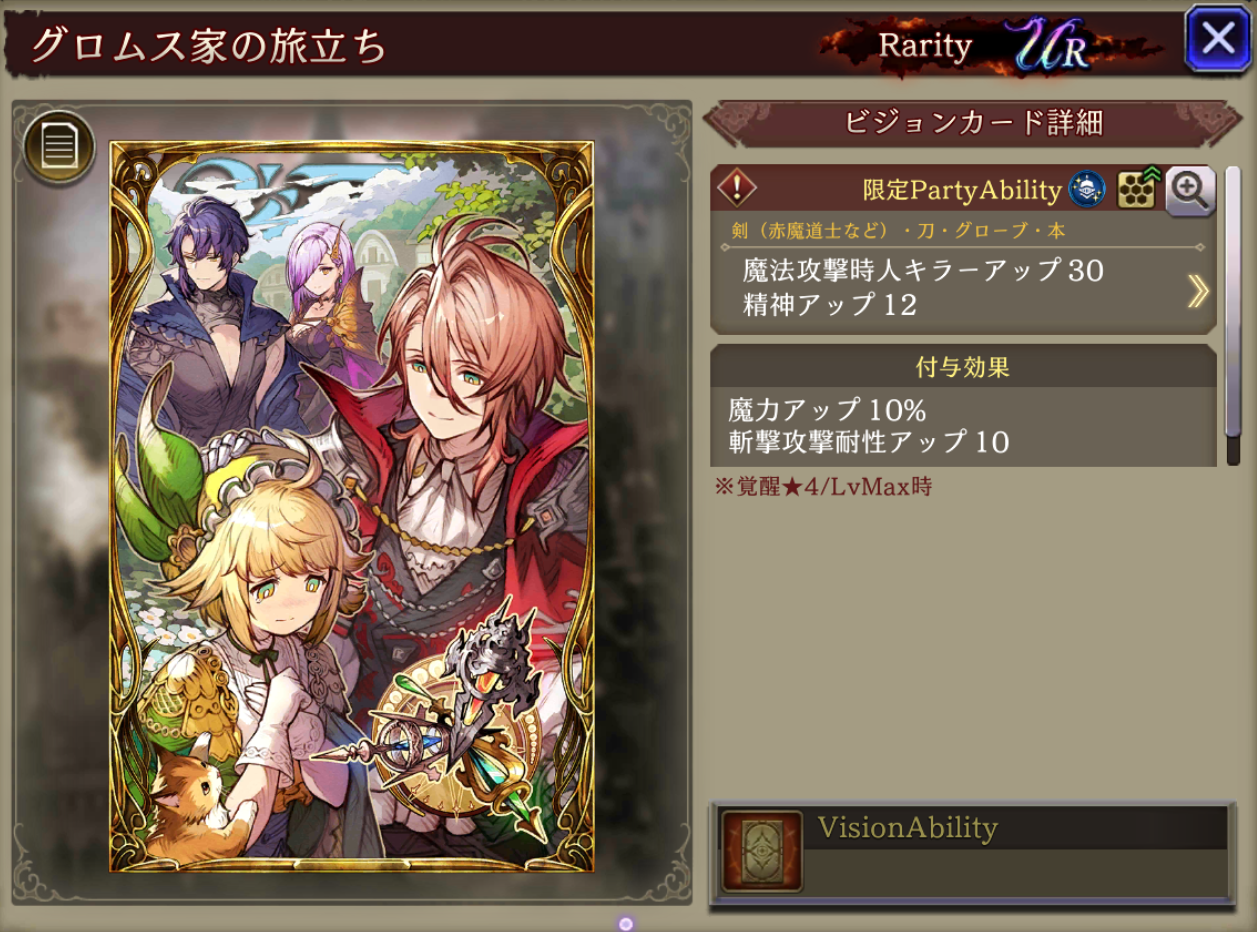Expand the party ability with the double chevron
The height and width of the screenshot is (932, 1257).
click(x=1197, y=291)
